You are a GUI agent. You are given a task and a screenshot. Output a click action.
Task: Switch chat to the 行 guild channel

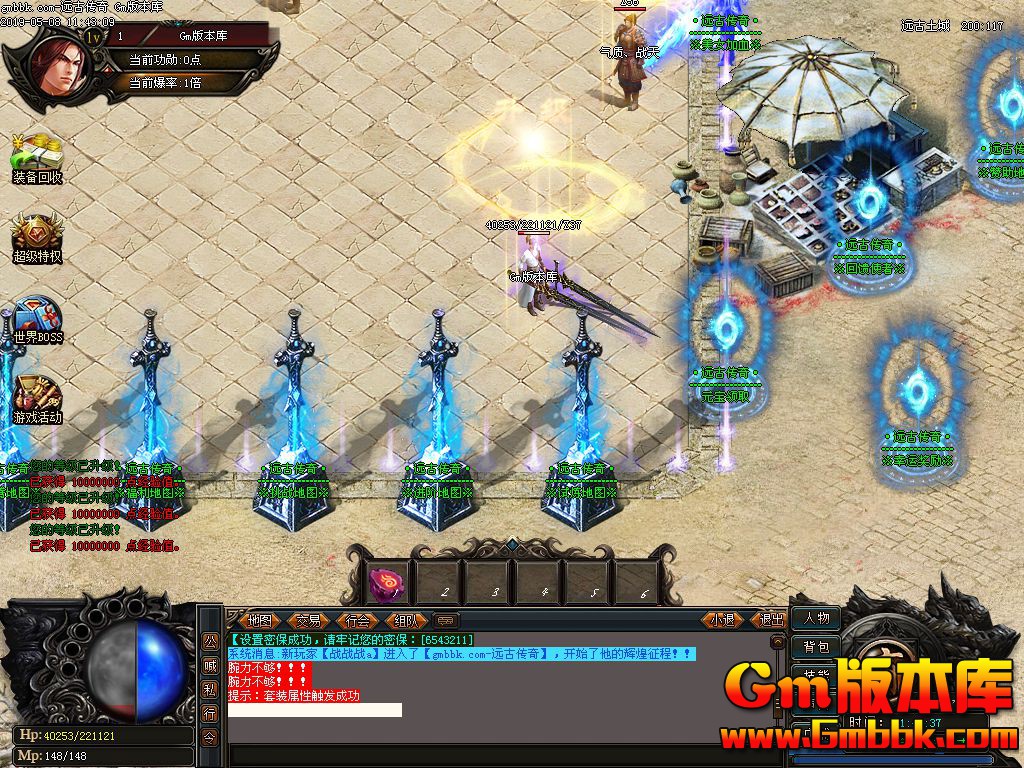pos(210,713)
